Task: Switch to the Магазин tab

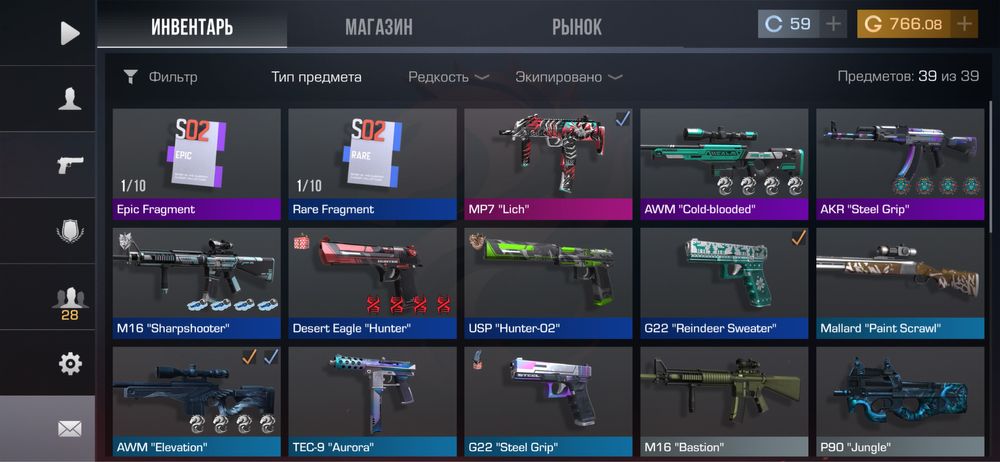Action: pyautogui.click(x=378, y=27)
